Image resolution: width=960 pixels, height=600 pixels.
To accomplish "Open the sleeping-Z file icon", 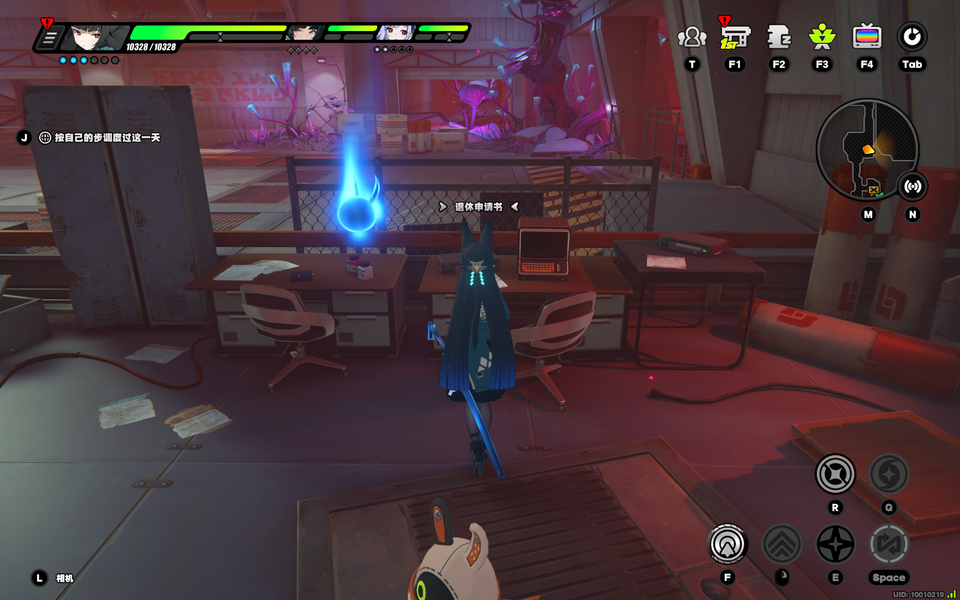I will click(779, 38).
